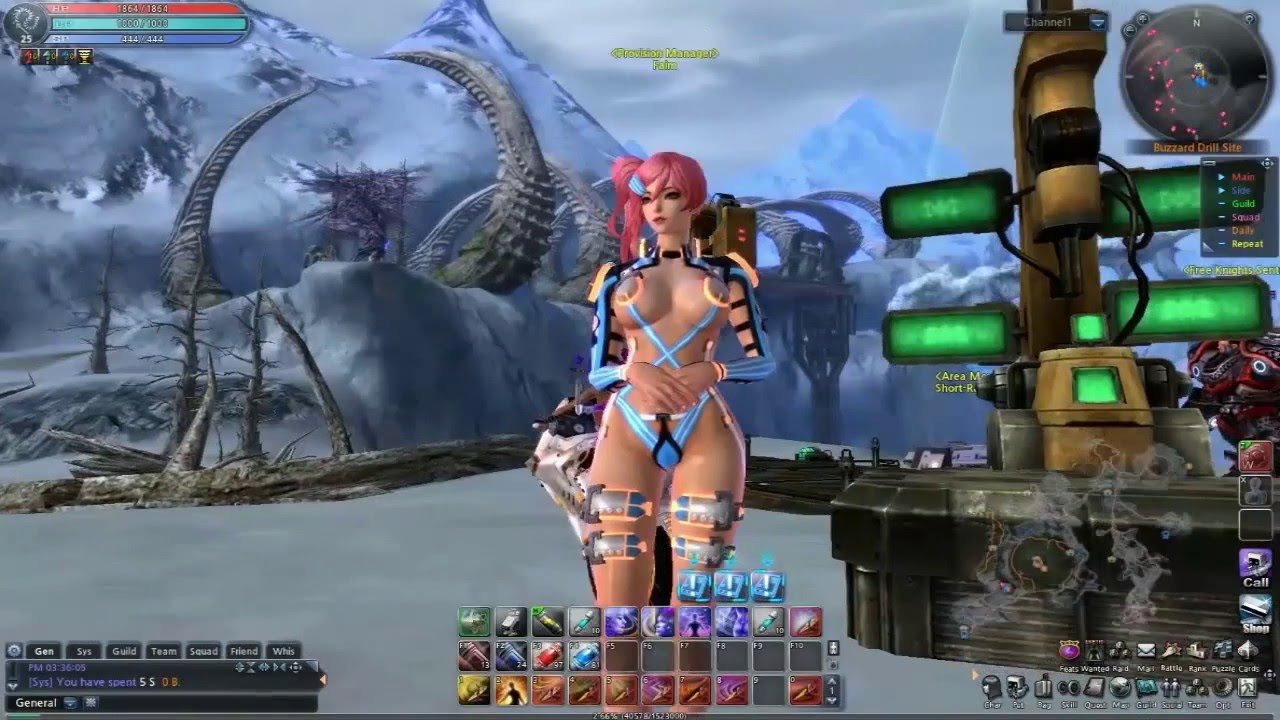The height and width of the screenshot is (720, 1280).
Task: Open the Quest log
Action: pos(1095,688)
